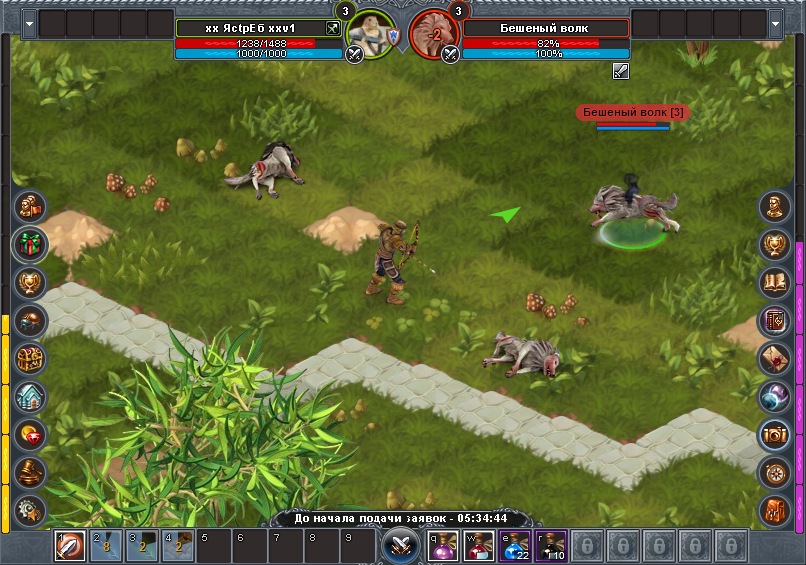This screenshot has height=565, width=806.
Task: Open the character bust icon on right sidebar
Action: [775, 206]
